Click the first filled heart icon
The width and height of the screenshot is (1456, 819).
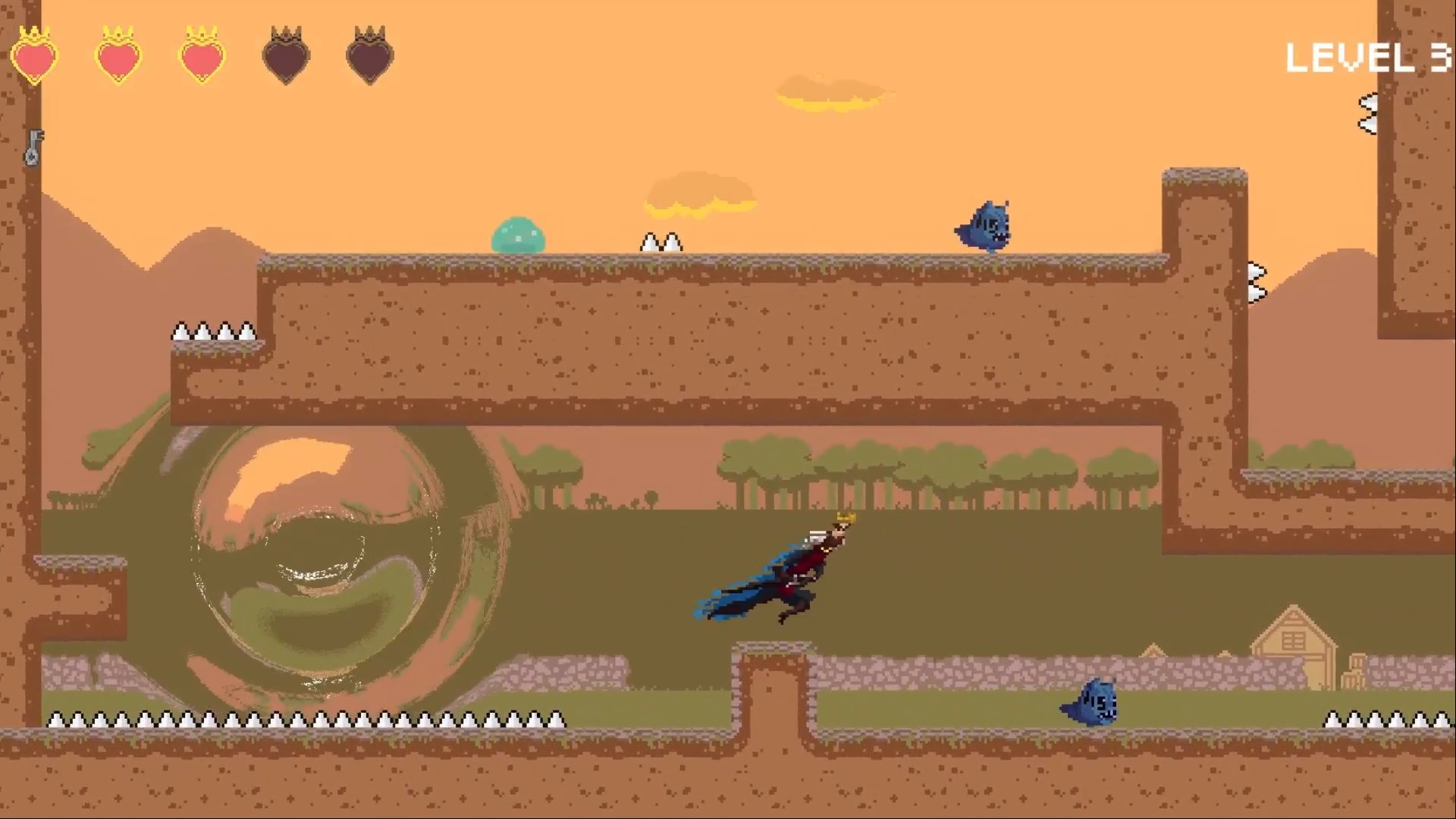(34, 55)
